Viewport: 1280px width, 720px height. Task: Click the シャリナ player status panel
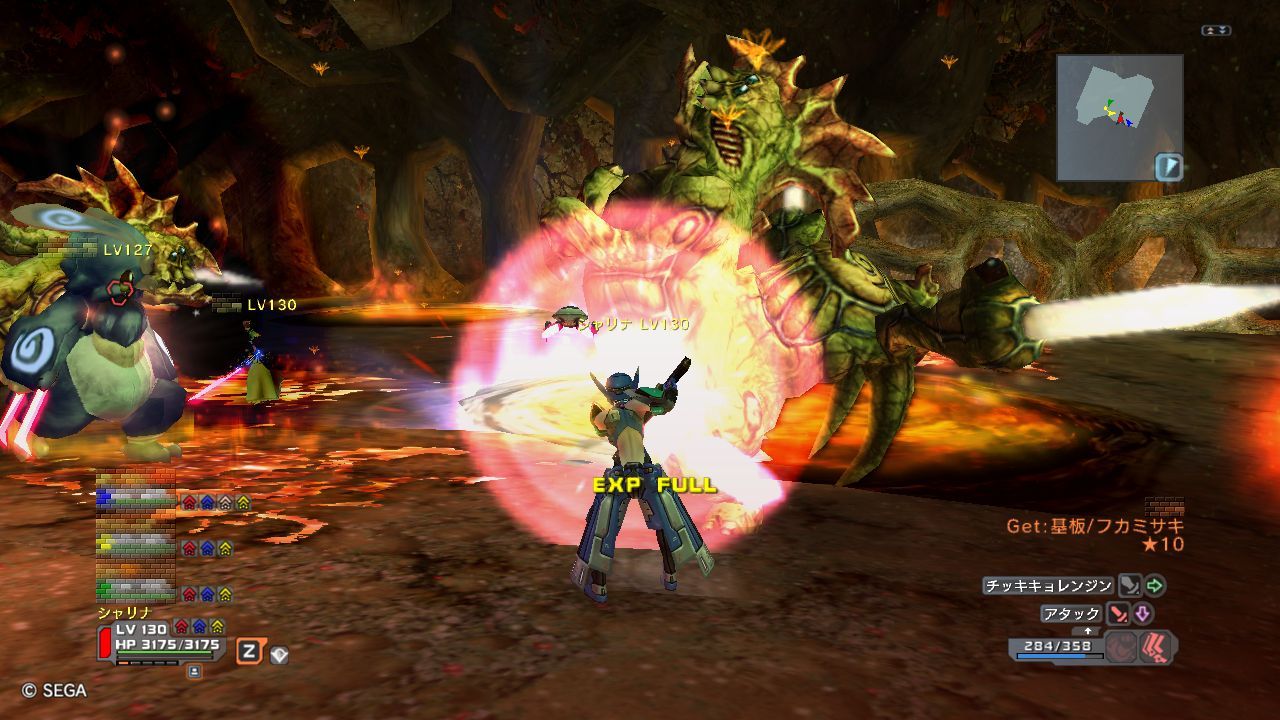click(x=160, y=641)
